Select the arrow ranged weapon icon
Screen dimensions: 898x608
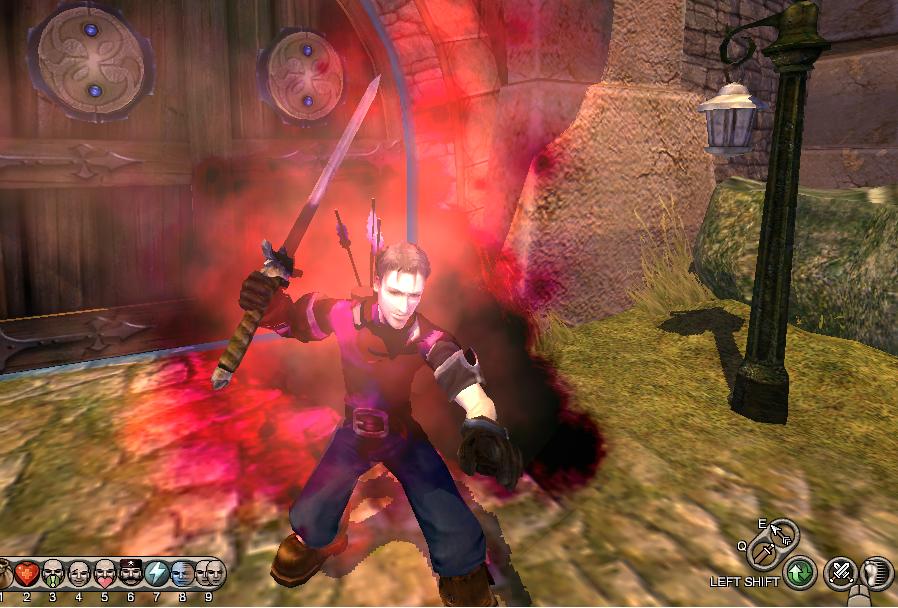pos(779,531)
